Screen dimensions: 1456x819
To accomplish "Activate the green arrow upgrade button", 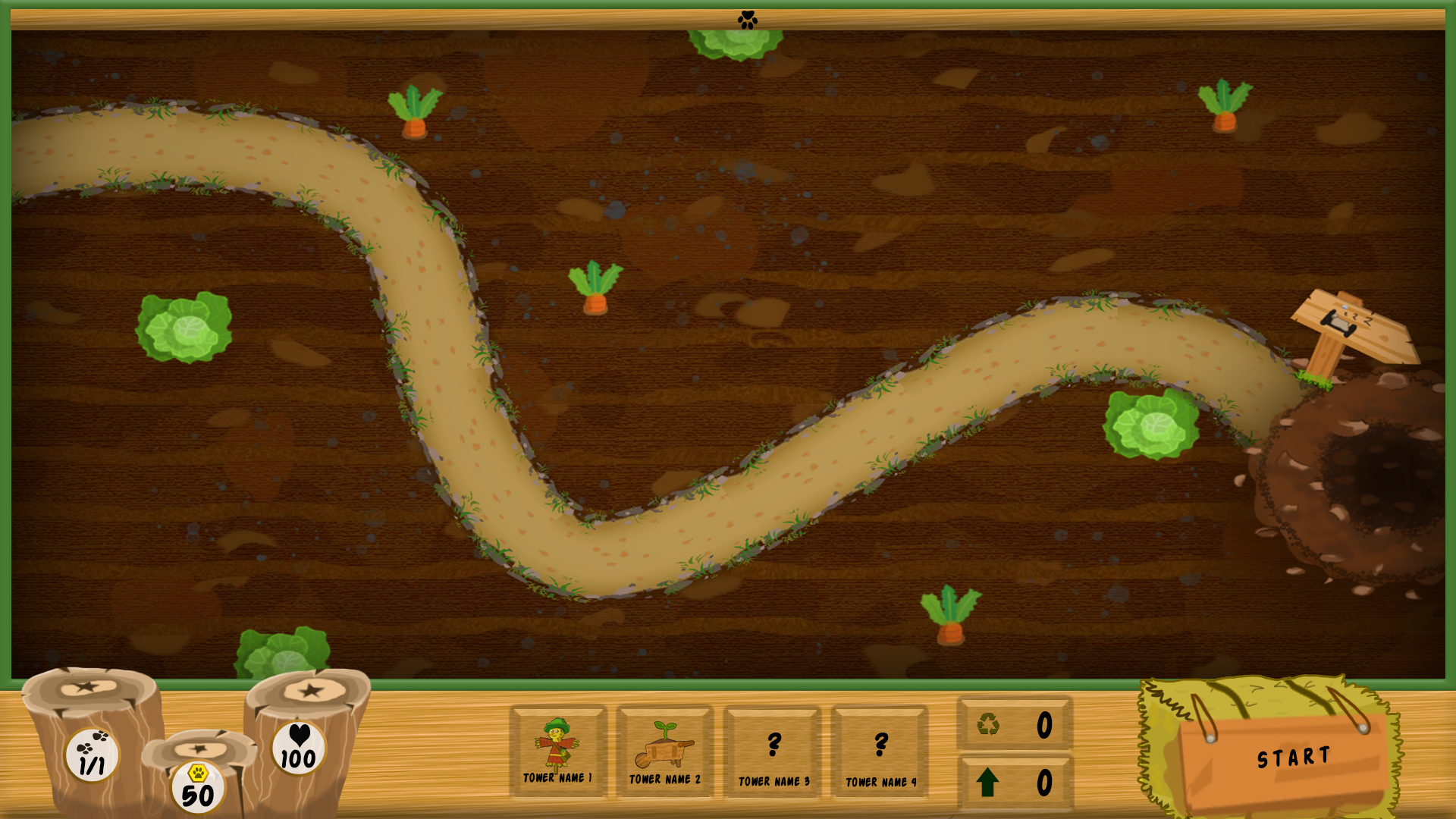I will click(x=987, y=783).
